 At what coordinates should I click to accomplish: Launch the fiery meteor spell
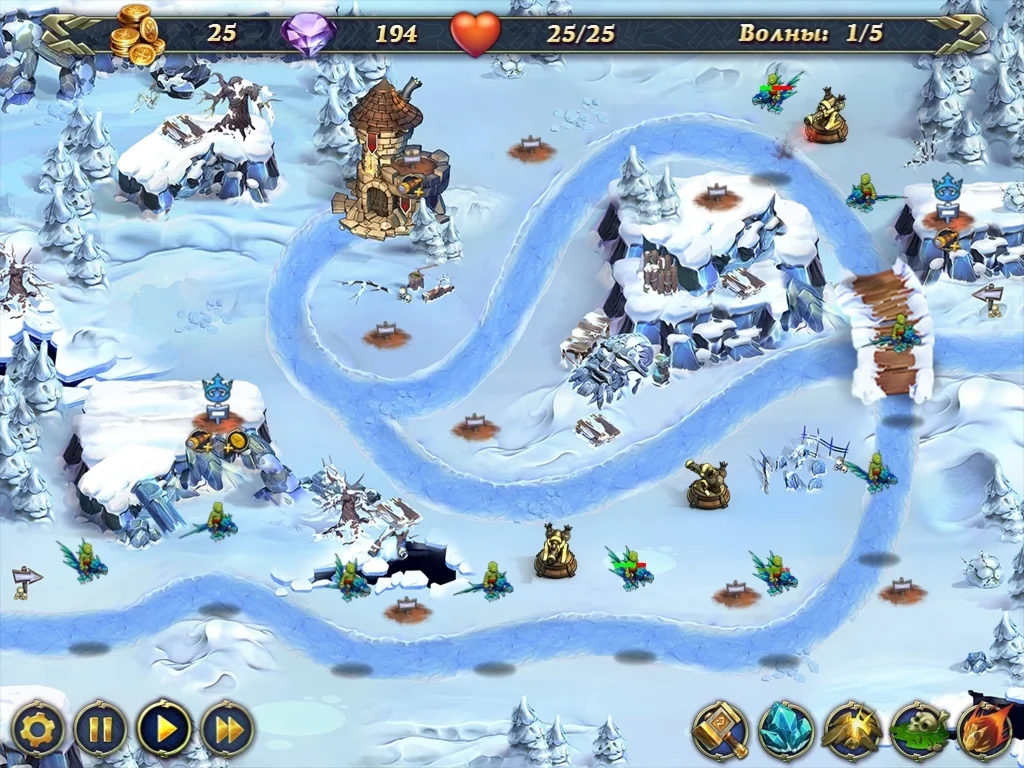tap(986, 729)
